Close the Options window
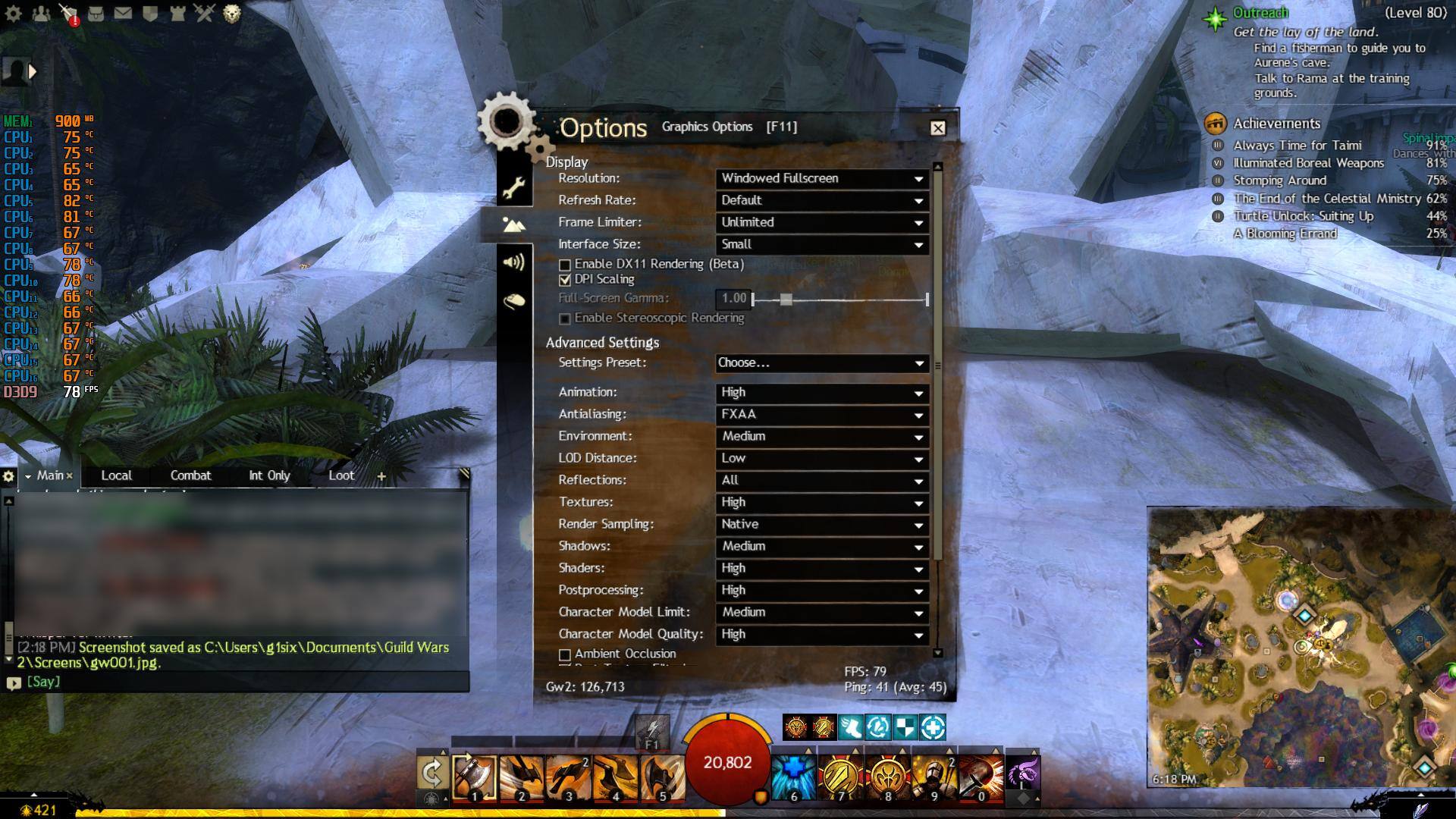This screenshot has height=819, width=1456. [938, 128]
